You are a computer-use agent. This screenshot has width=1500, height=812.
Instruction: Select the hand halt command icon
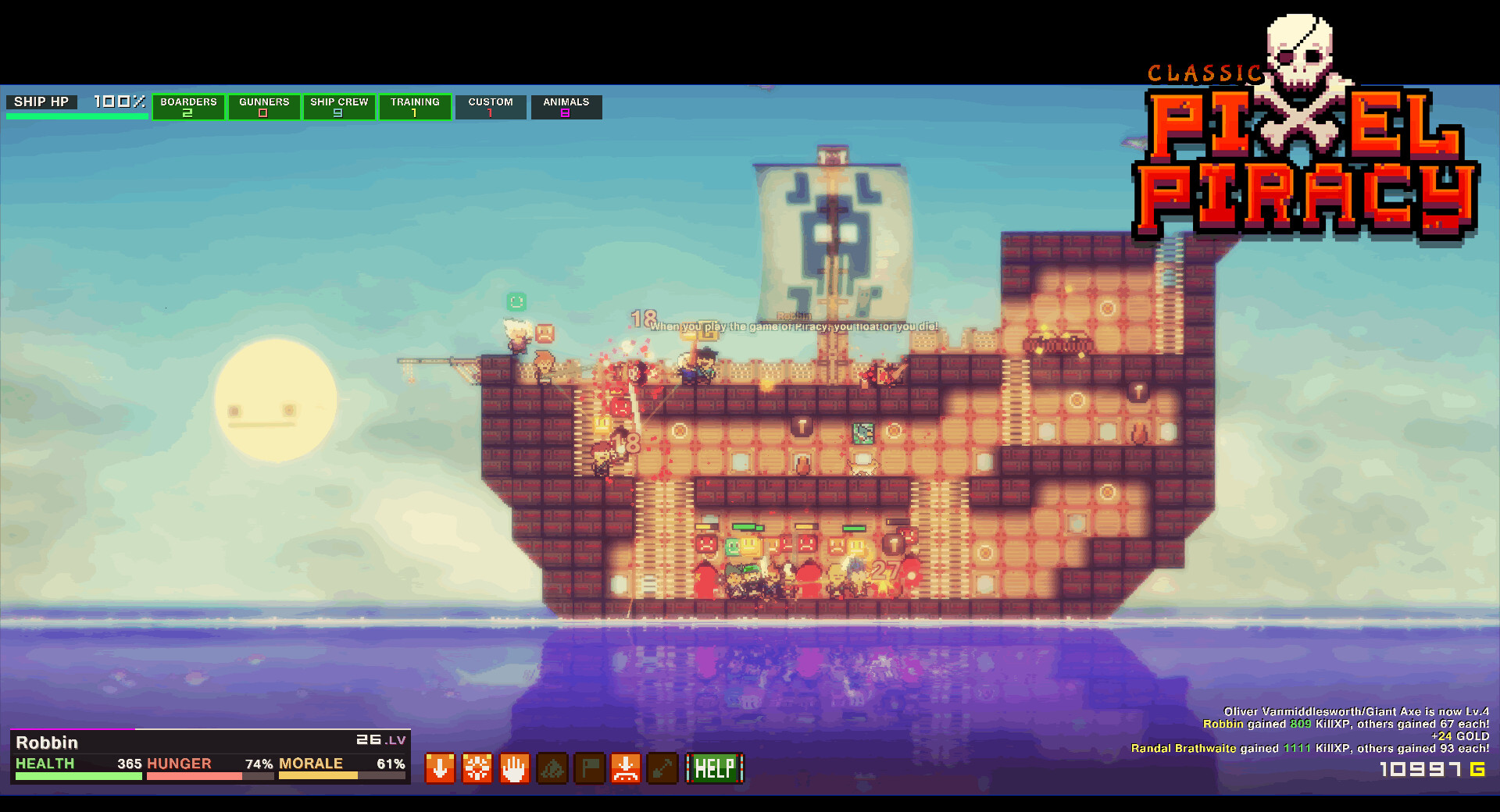[515, 769]
